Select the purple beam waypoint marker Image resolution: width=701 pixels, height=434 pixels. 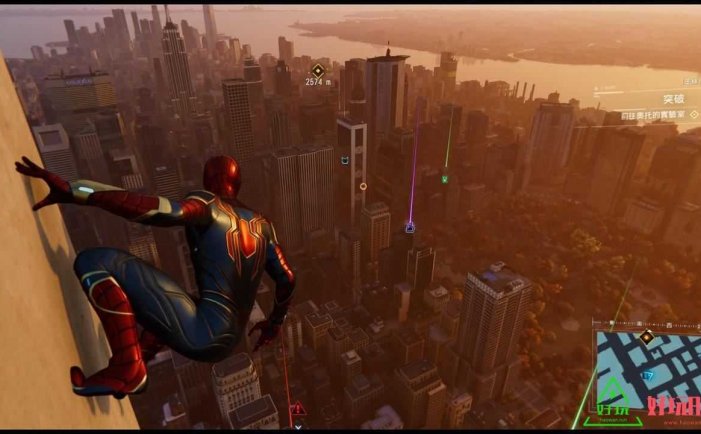pos(409,228)
